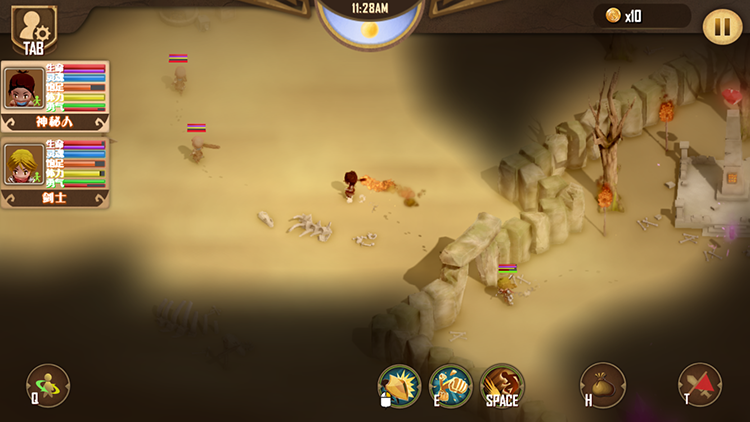Click the coin counter badge
Screen dimensions: 750x422
(x=641, y=16)
